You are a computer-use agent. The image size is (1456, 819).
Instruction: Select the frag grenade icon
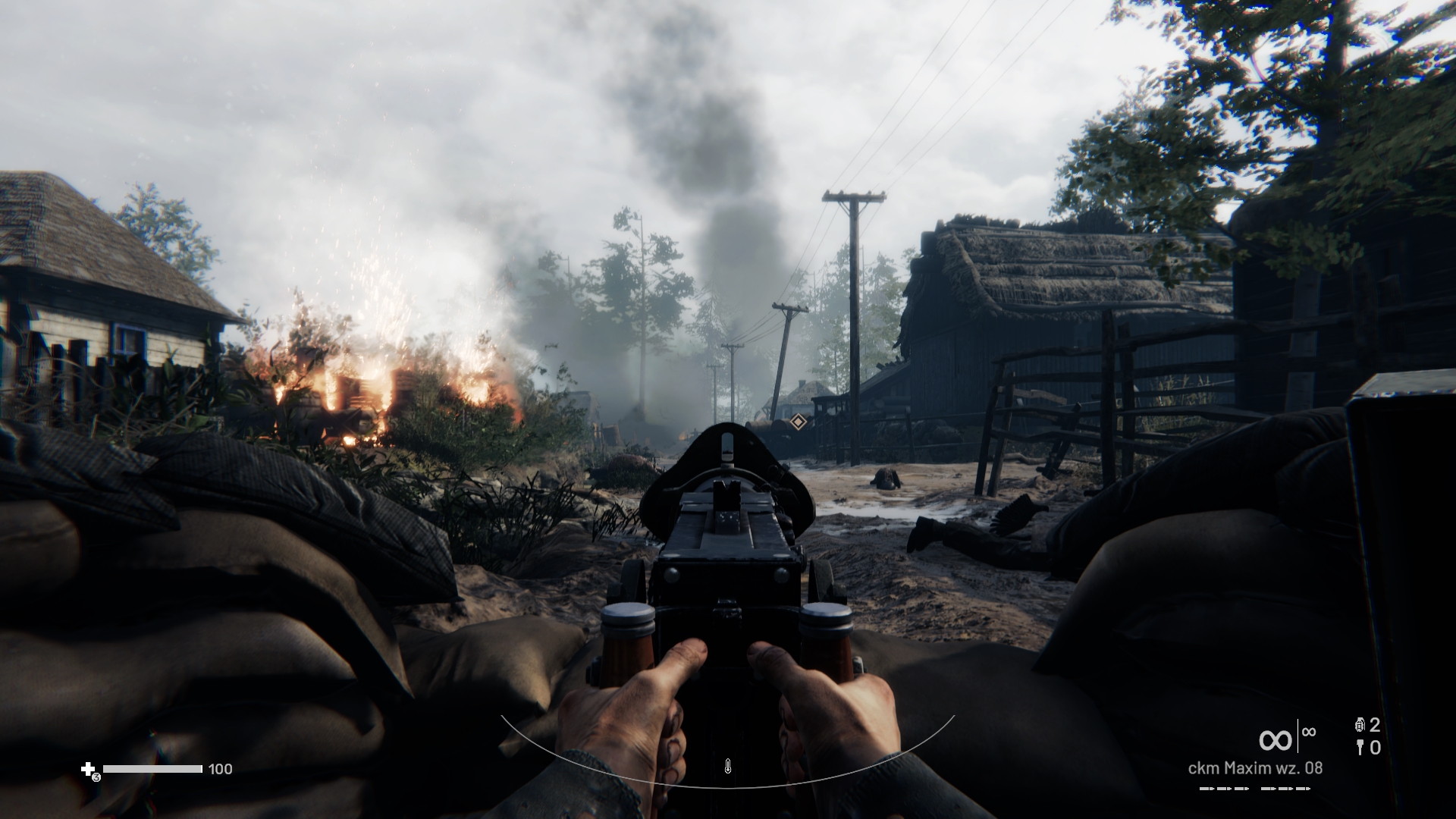1359,725
